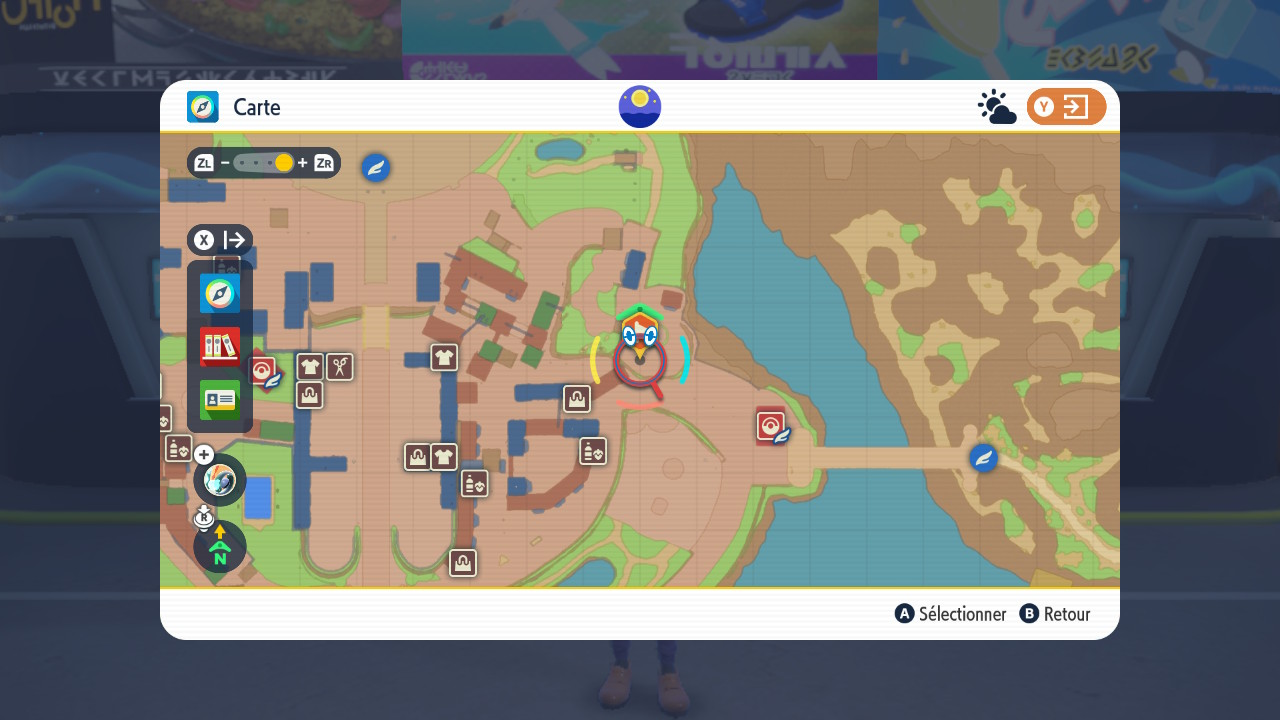
Task: Toggle the north-lock compass button
Action: point(220,546)
